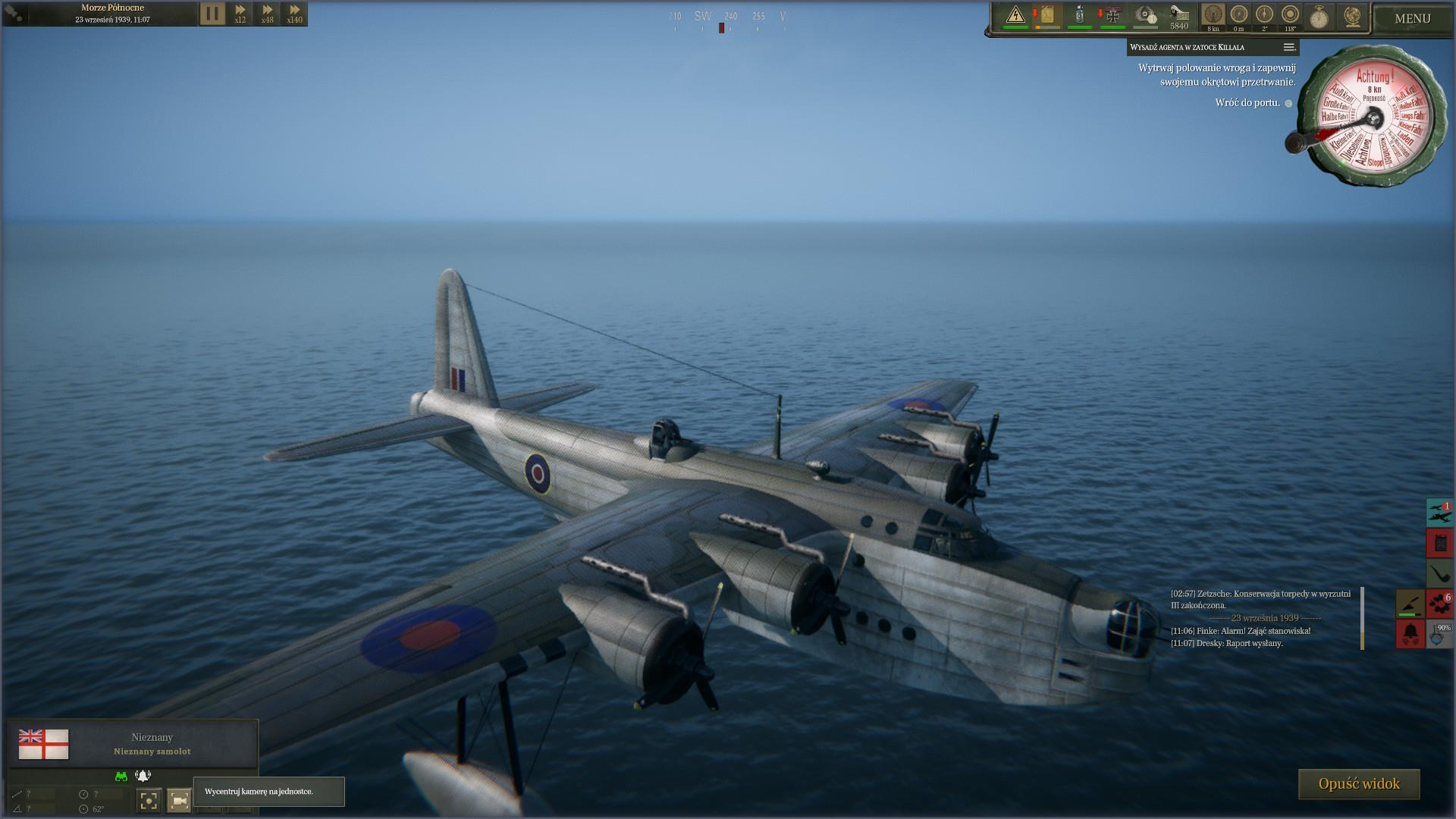Open the MENU
The image size is (1456, 819).
pos(1412,18)
